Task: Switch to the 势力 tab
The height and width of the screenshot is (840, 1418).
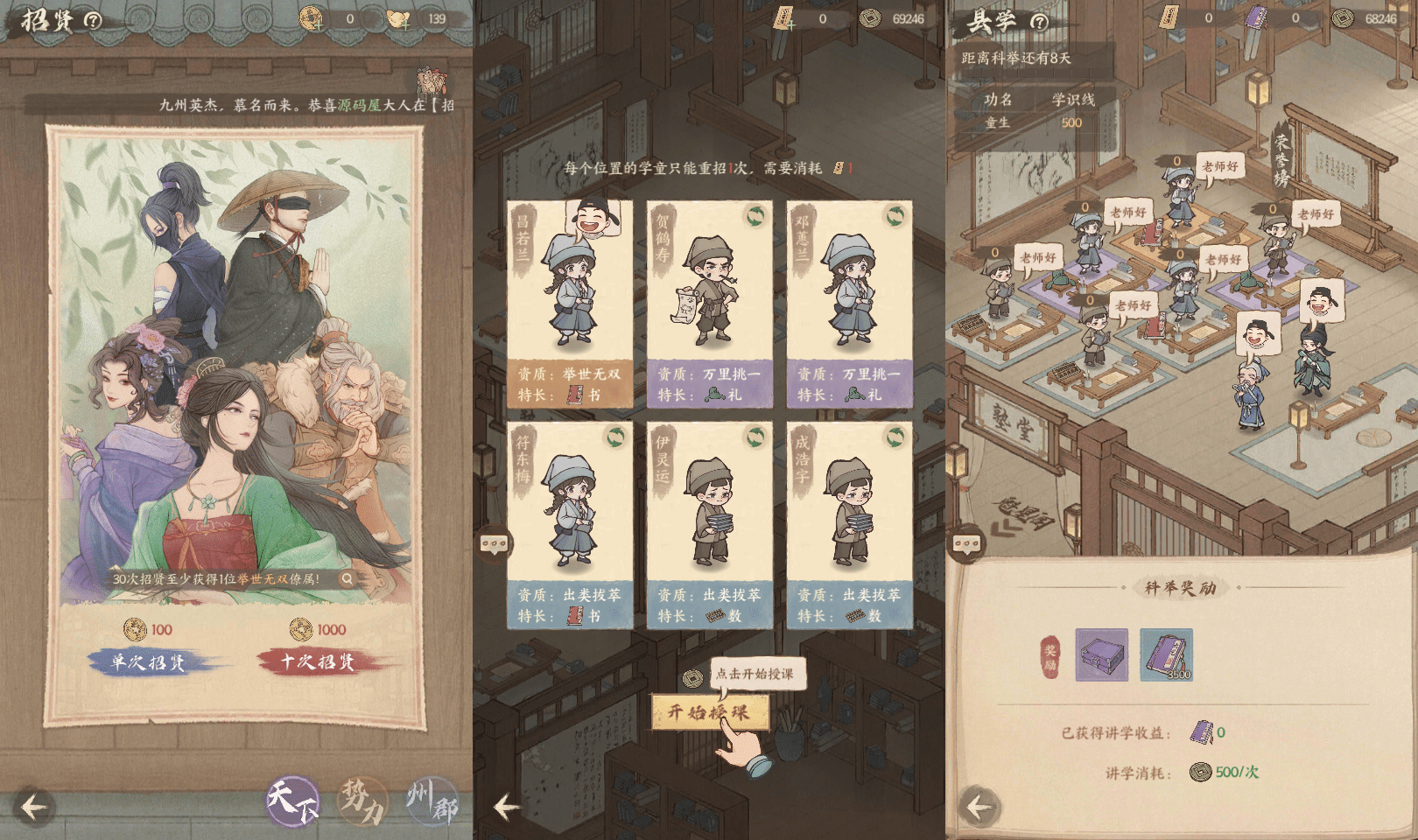Action: [x=362, y=800]
